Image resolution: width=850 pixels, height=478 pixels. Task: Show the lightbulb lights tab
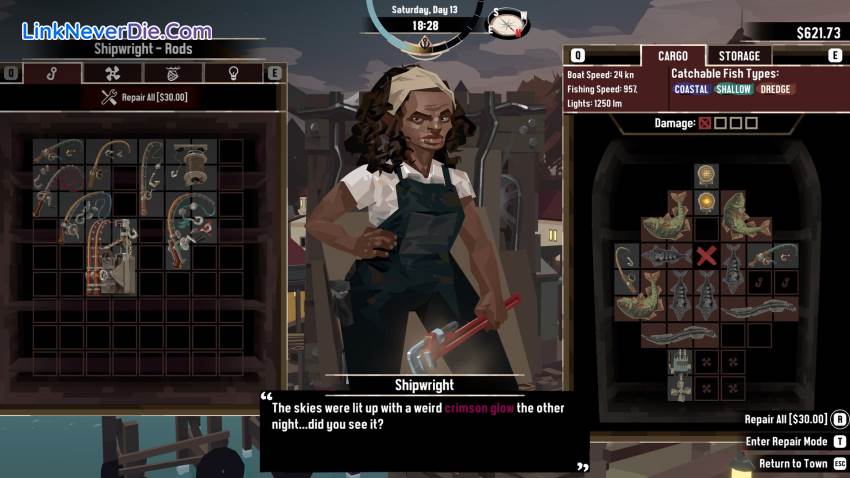(233, 73)
